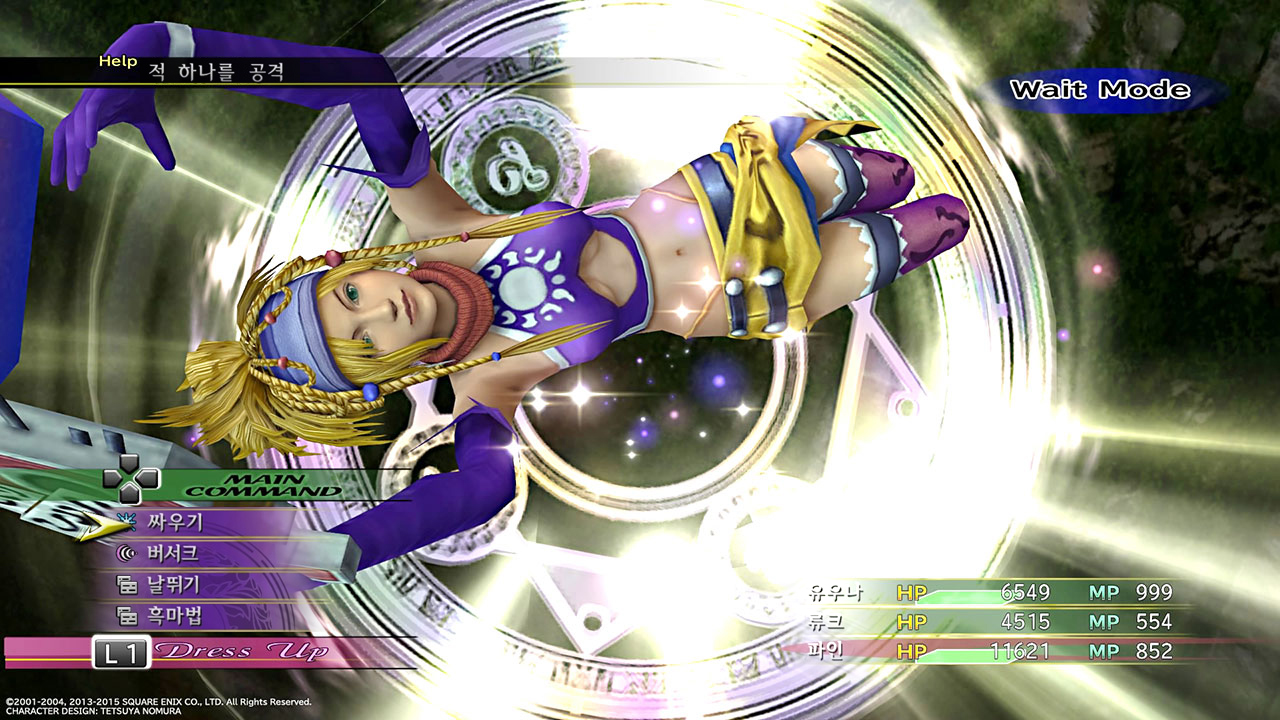
Task: Click the Wait Mode indicator
Action: (x=1099, y=90)
